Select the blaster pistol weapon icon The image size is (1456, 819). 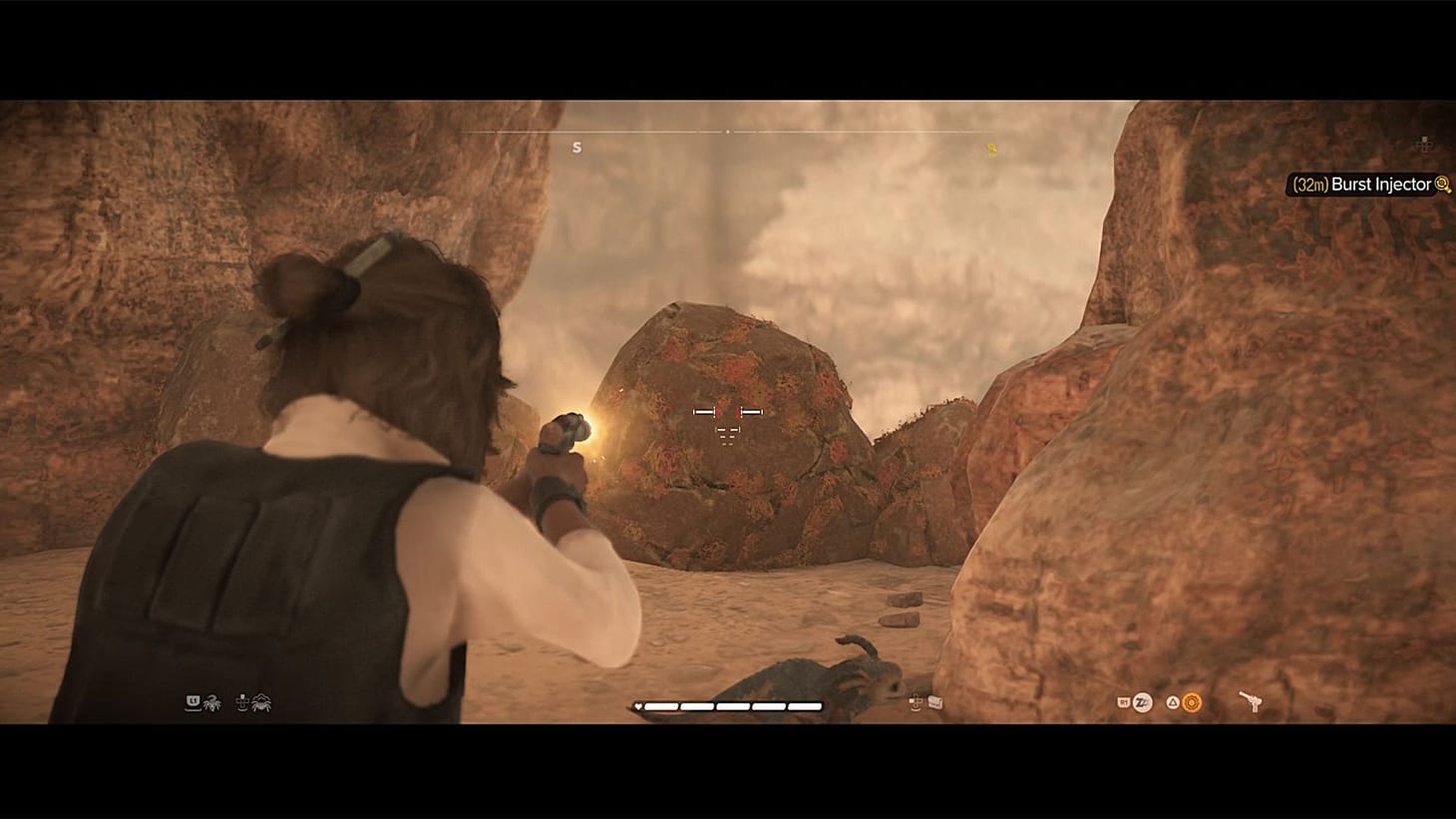1252,699
